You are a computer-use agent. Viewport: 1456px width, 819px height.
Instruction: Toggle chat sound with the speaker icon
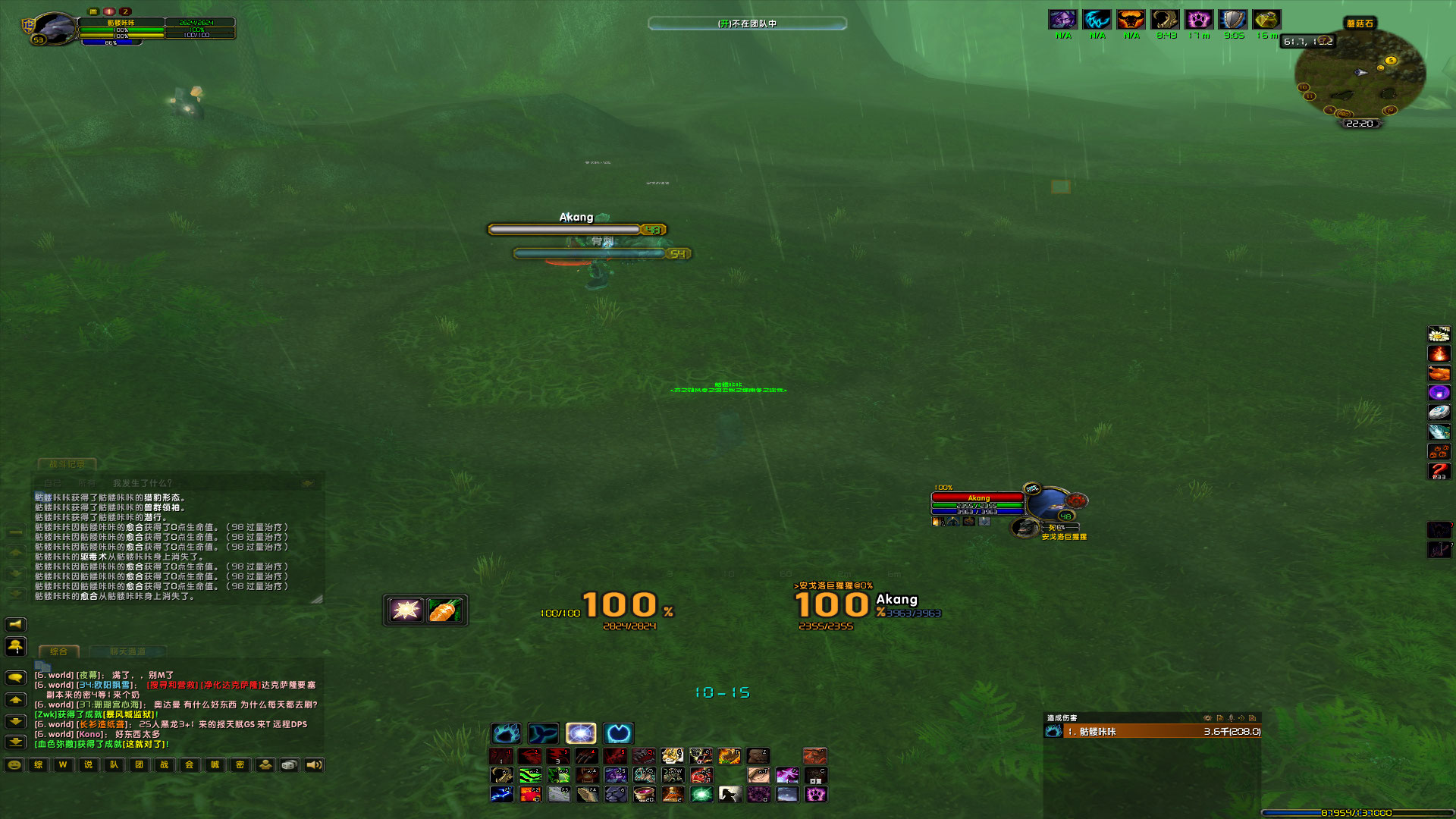315,765
